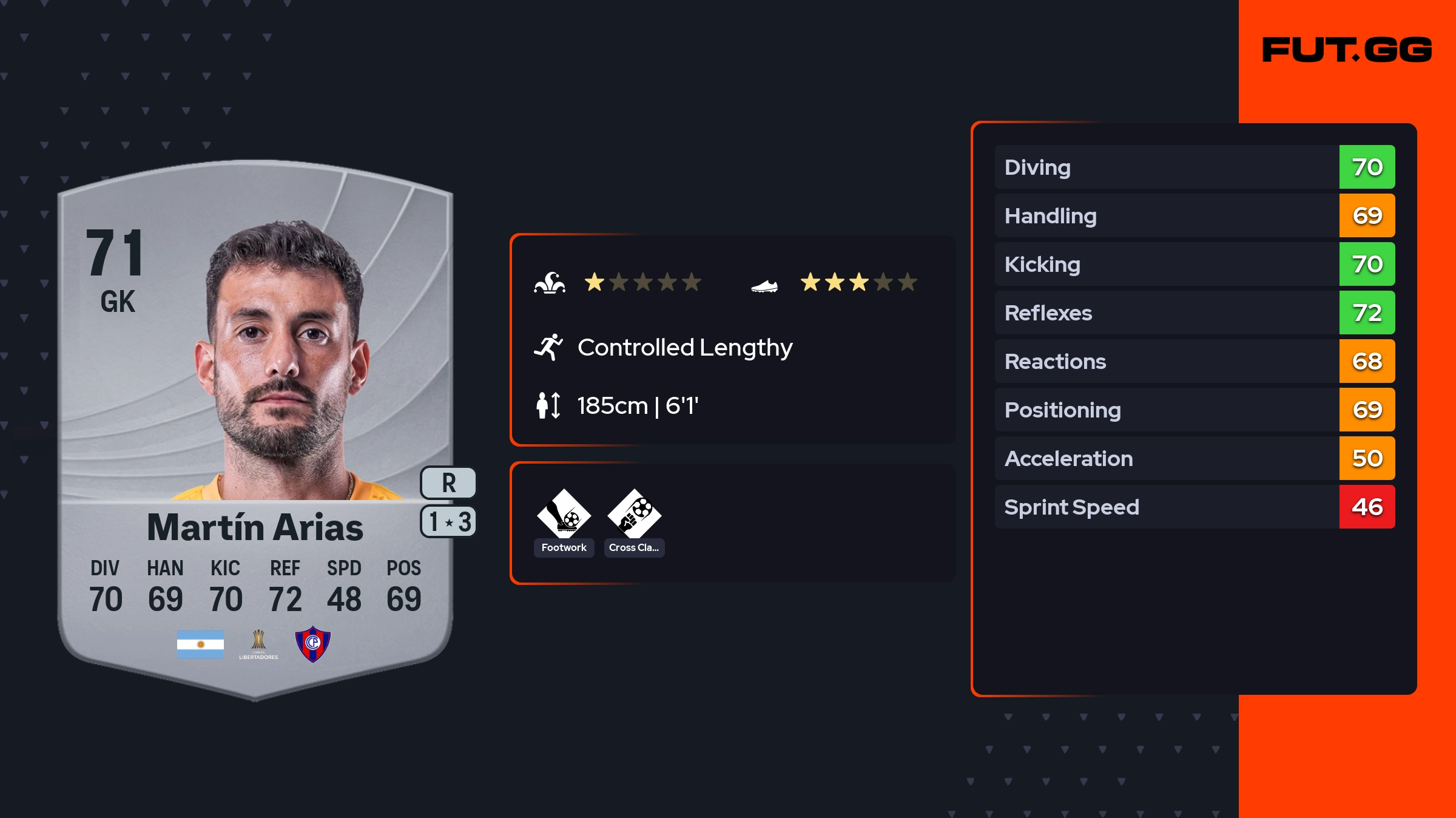Select the Acceleration stat row

[x=1194, y=459]
